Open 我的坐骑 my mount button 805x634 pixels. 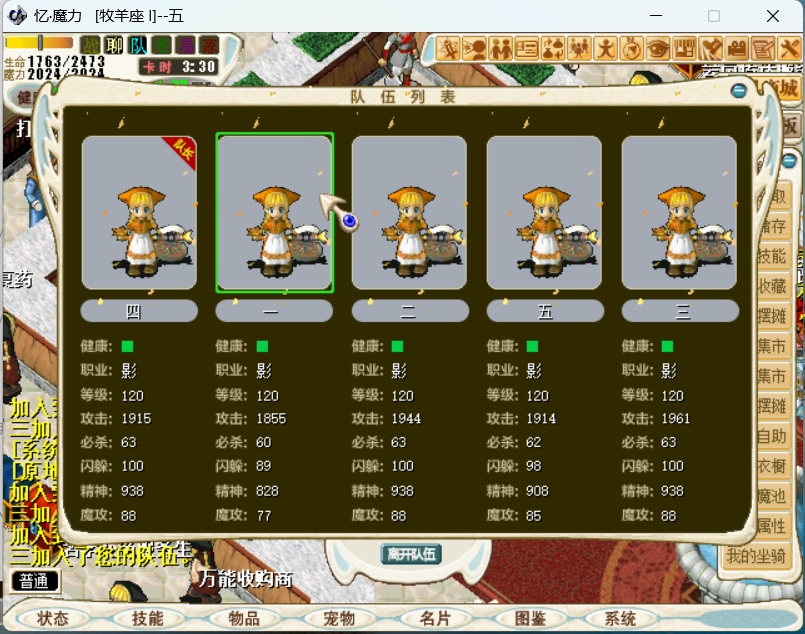[757, 556]
